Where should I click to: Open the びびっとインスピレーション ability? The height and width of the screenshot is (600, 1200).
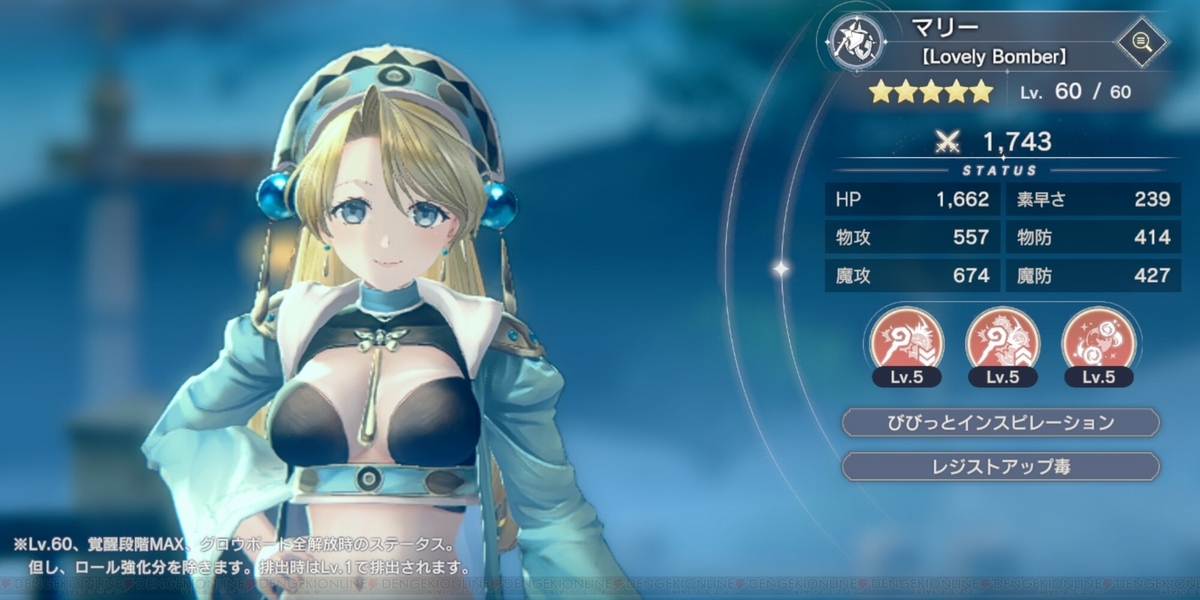[1001, 423]
